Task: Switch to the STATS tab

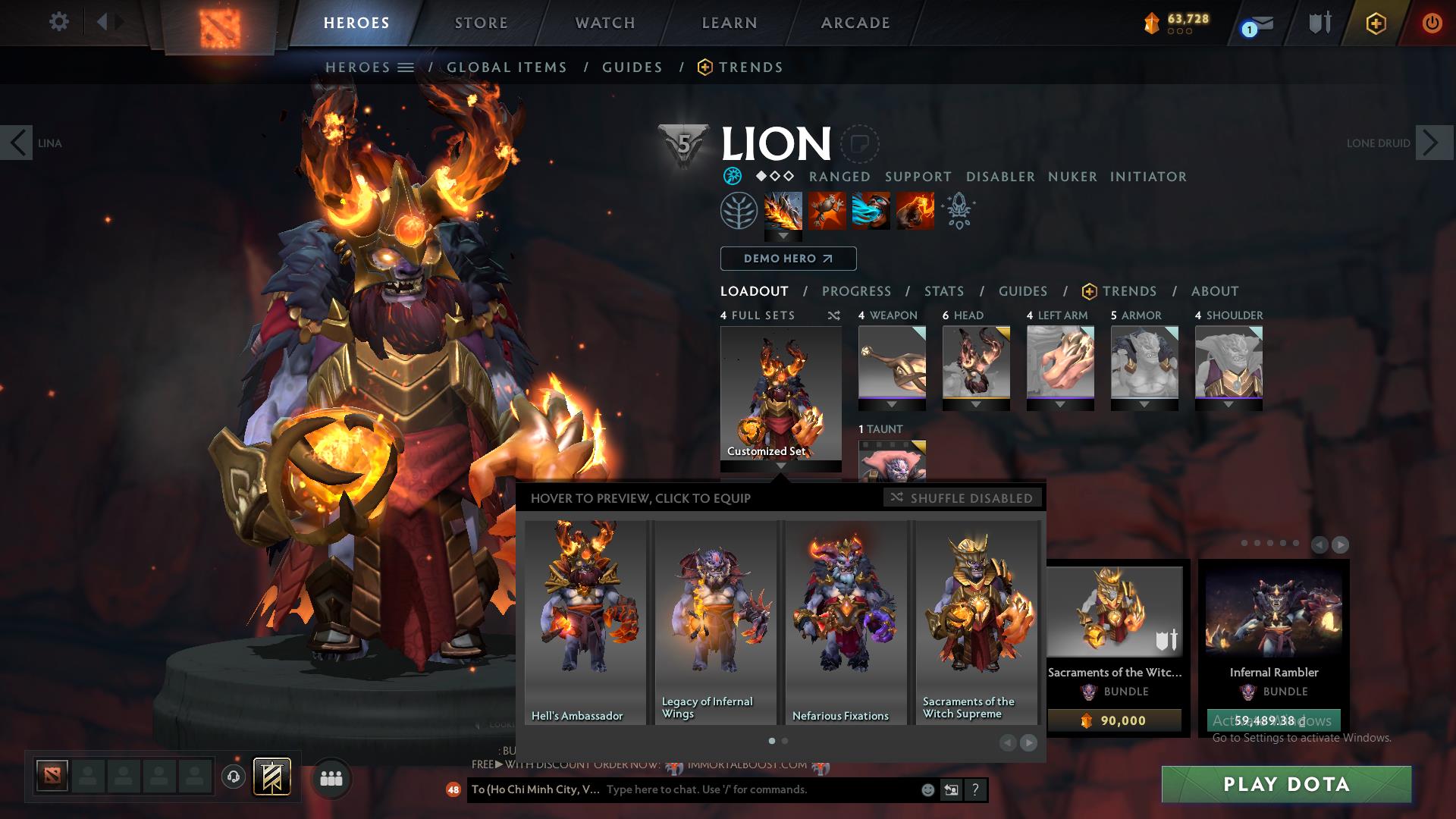Action: [943, 291]
